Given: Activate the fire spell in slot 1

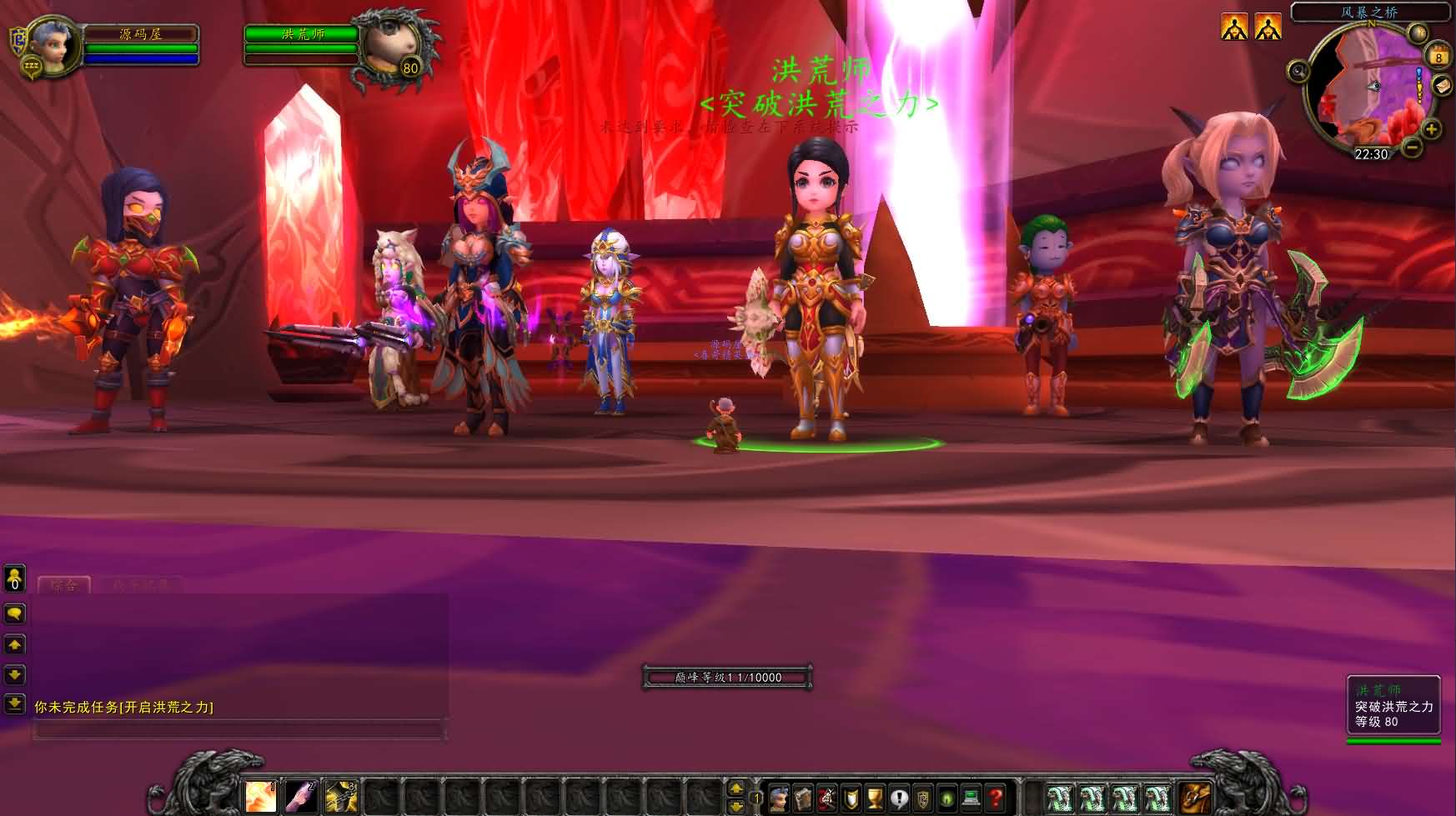Looking at the screenshot, I should pos(260,797).
